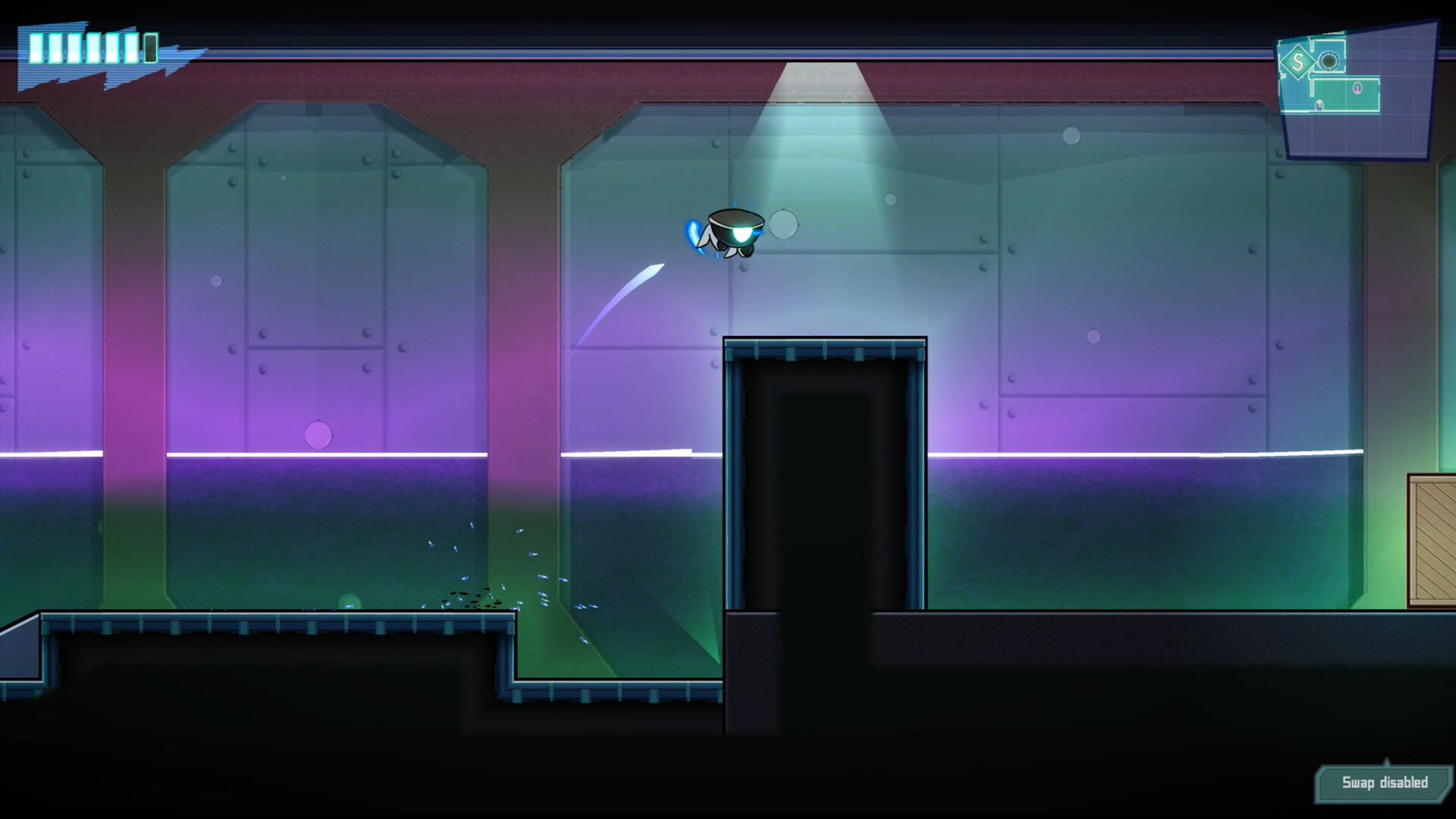Click the glowing white neon wall strip
1456x819 pixels.
(x=379, y=453)
